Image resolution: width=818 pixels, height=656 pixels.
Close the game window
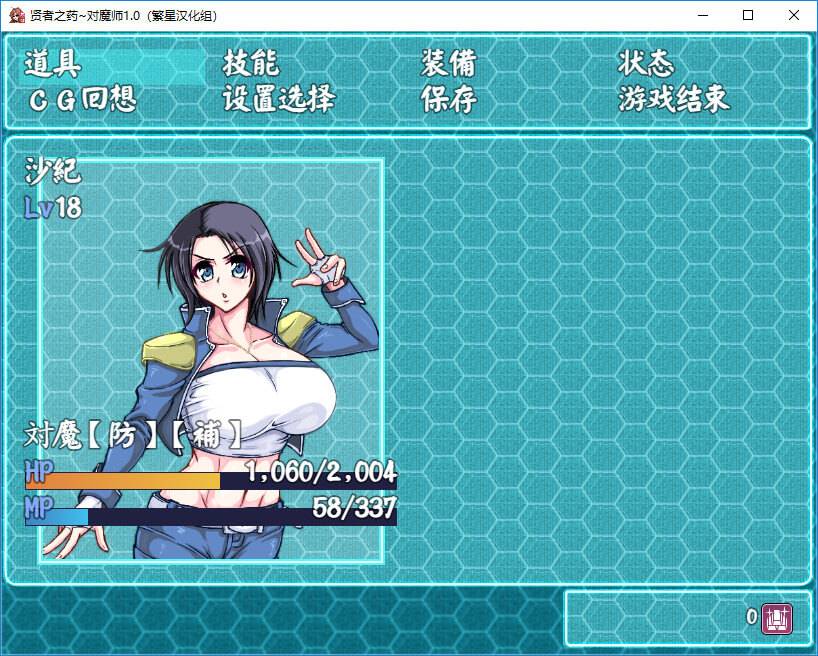[x=793, y=15]
